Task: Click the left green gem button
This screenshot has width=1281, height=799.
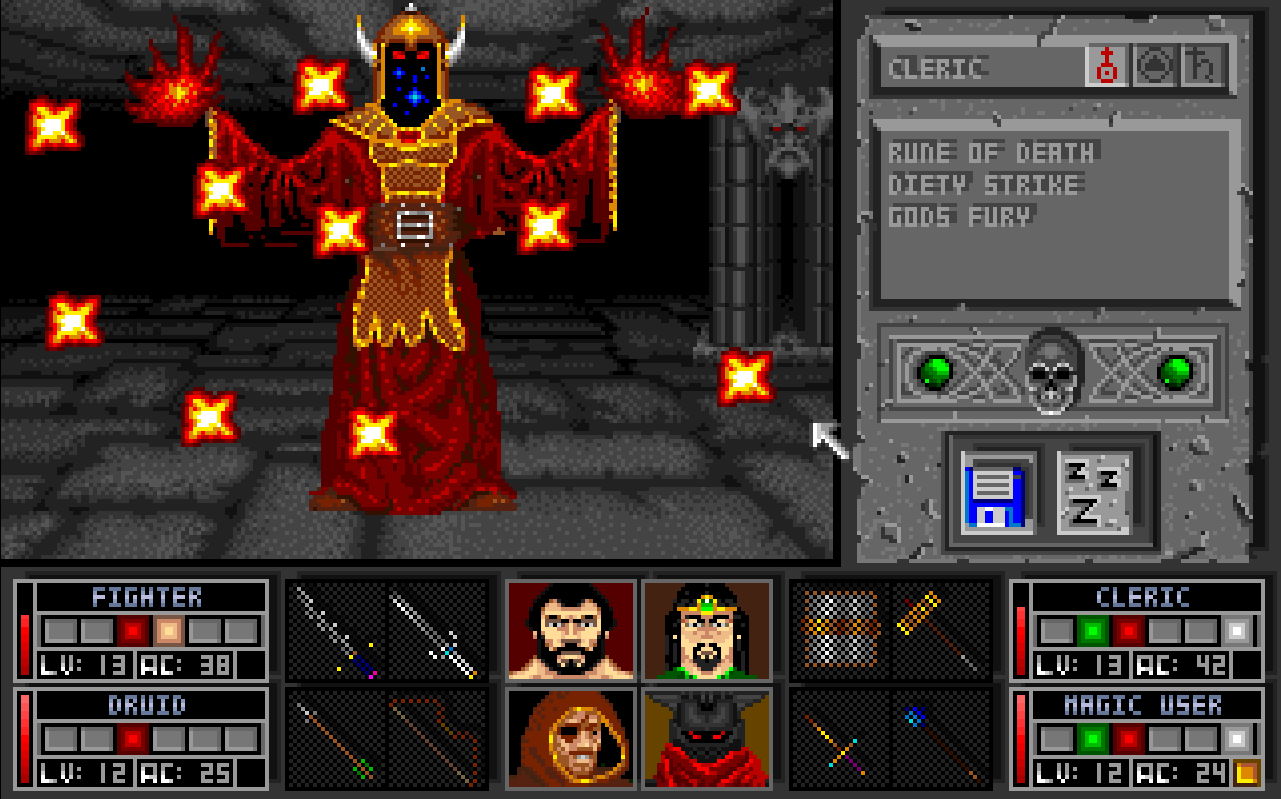Action: 935,373
